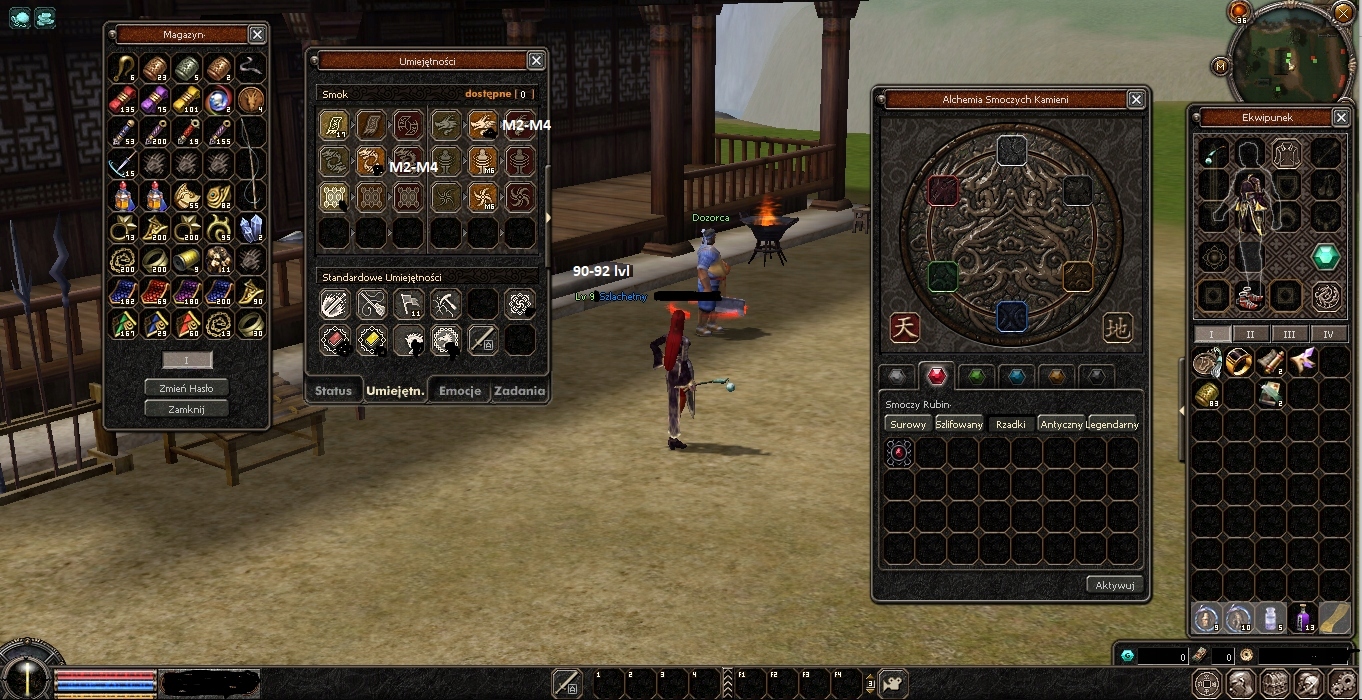Select the Surowy grade tab
This screenshot has width=1362, height=700.
pos(908,424)
